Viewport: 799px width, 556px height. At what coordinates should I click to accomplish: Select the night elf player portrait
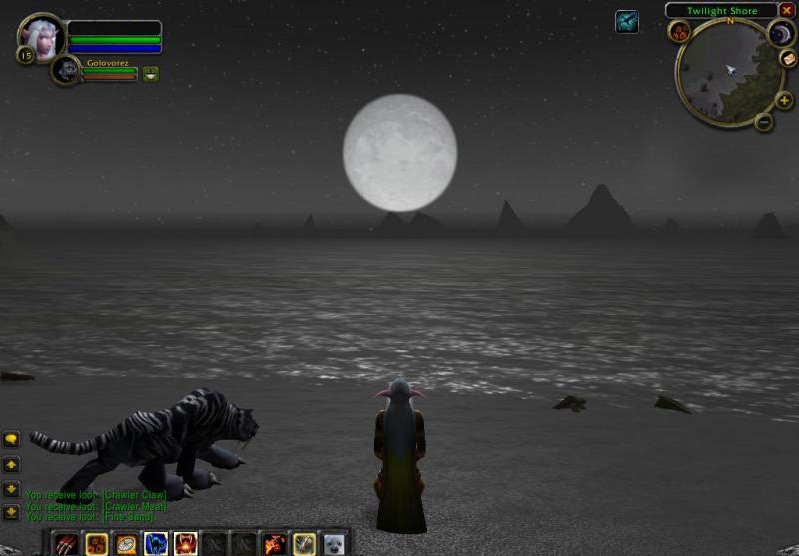pos(42,37)
